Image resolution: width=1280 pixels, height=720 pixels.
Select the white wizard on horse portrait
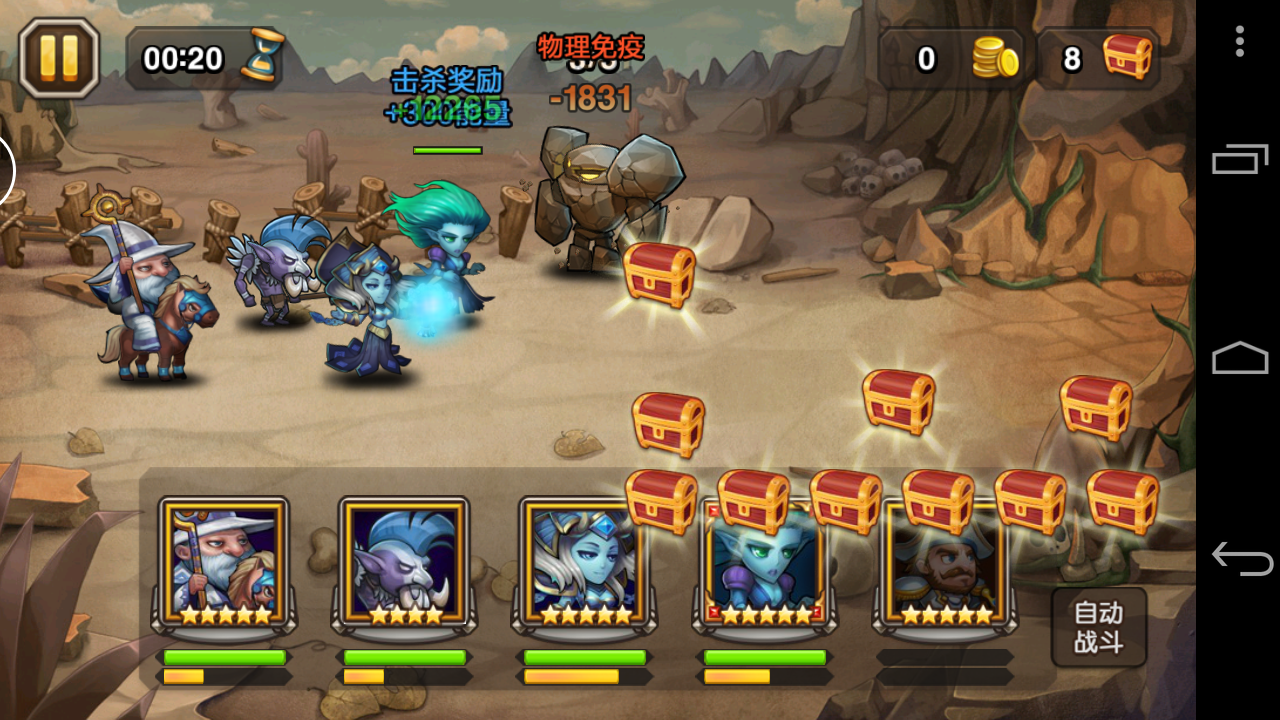pyautogui.click(x=224, y=562)
